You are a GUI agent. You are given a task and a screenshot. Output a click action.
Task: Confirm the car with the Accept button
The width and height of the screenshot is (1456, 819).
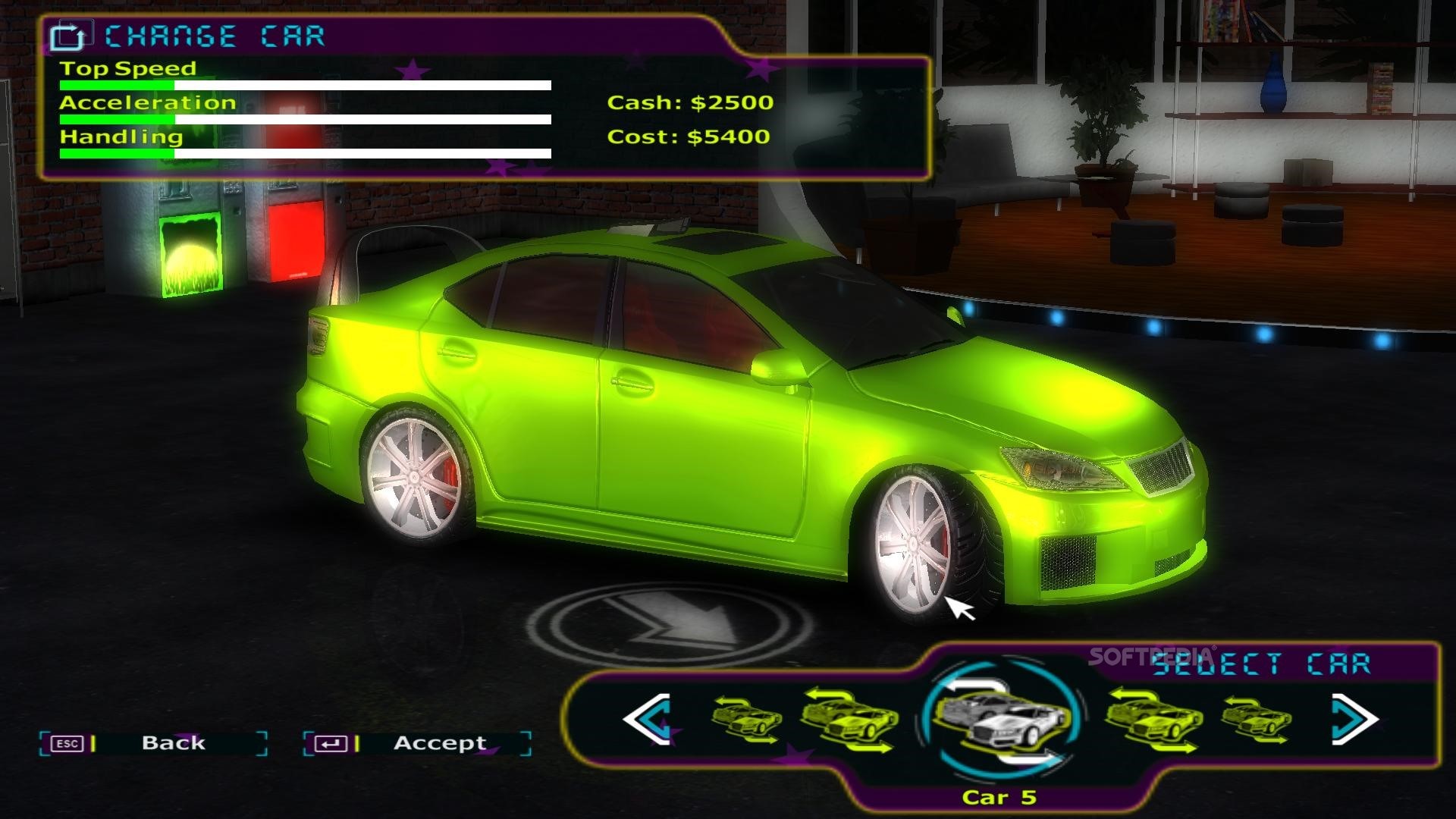point(440,743)
